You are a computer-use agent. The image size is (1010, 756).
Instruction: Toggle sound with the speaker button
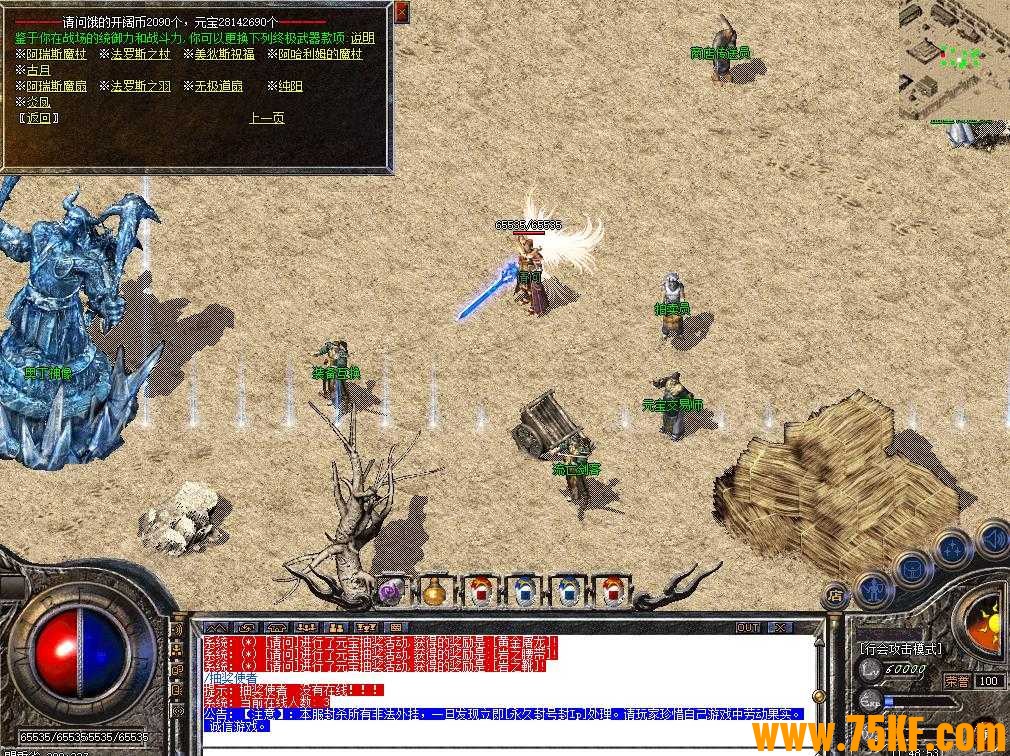pyautogui.click(x=992, y=538)
